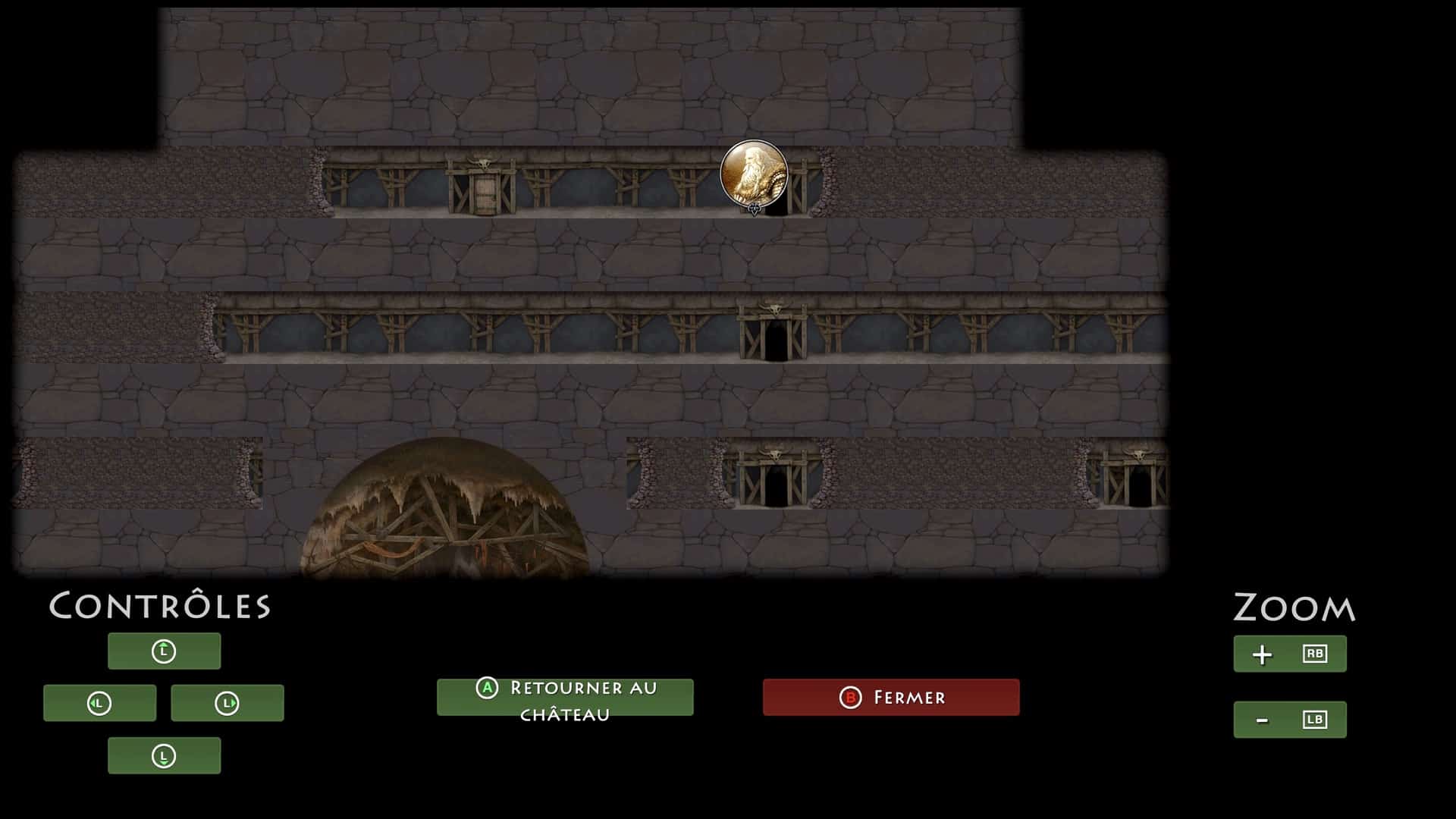Pan the map up with the top control
This screenshot has width=1456, height=819.
[x=164, y=651]
